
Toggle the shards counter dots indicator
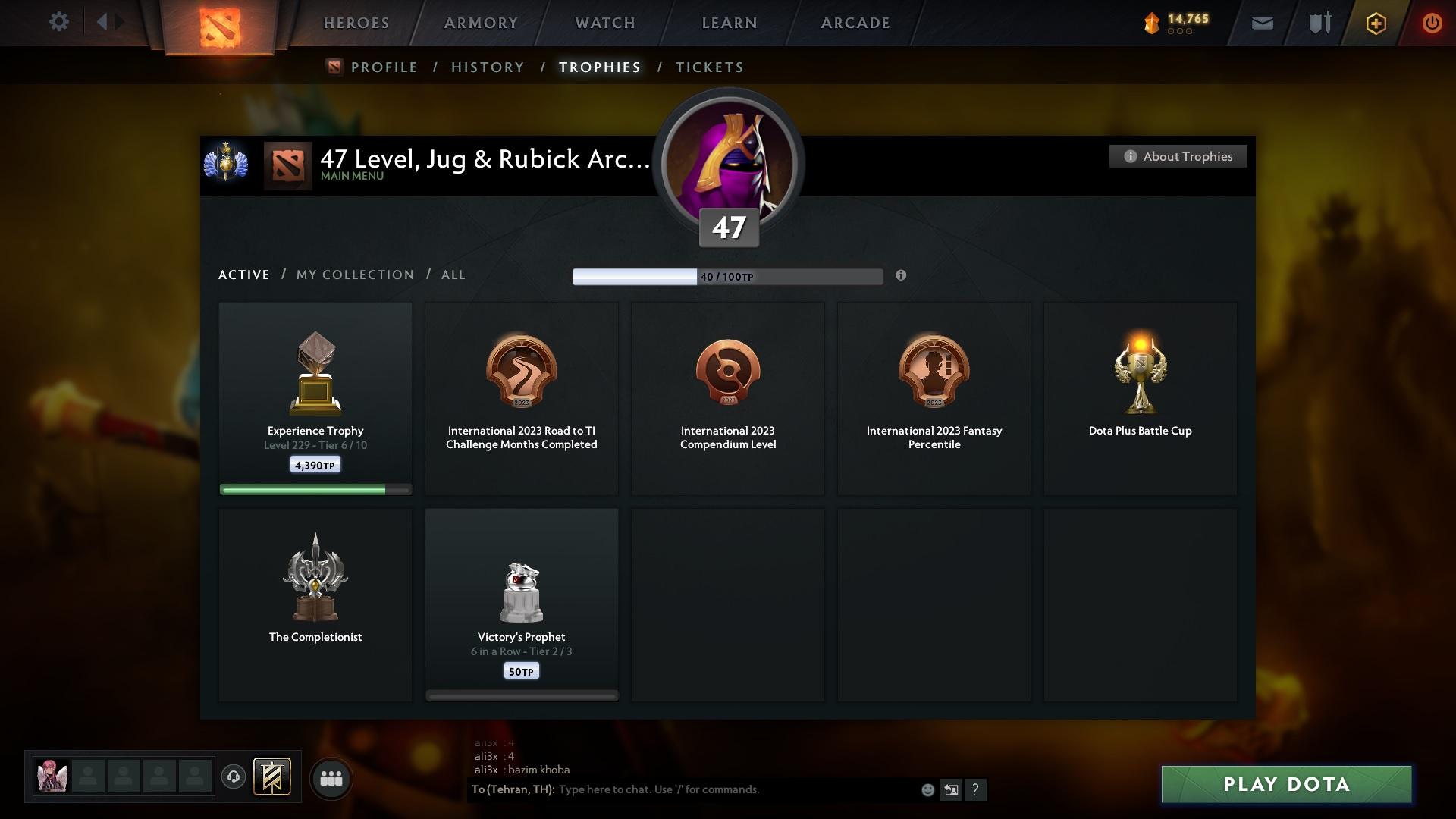1178,32
